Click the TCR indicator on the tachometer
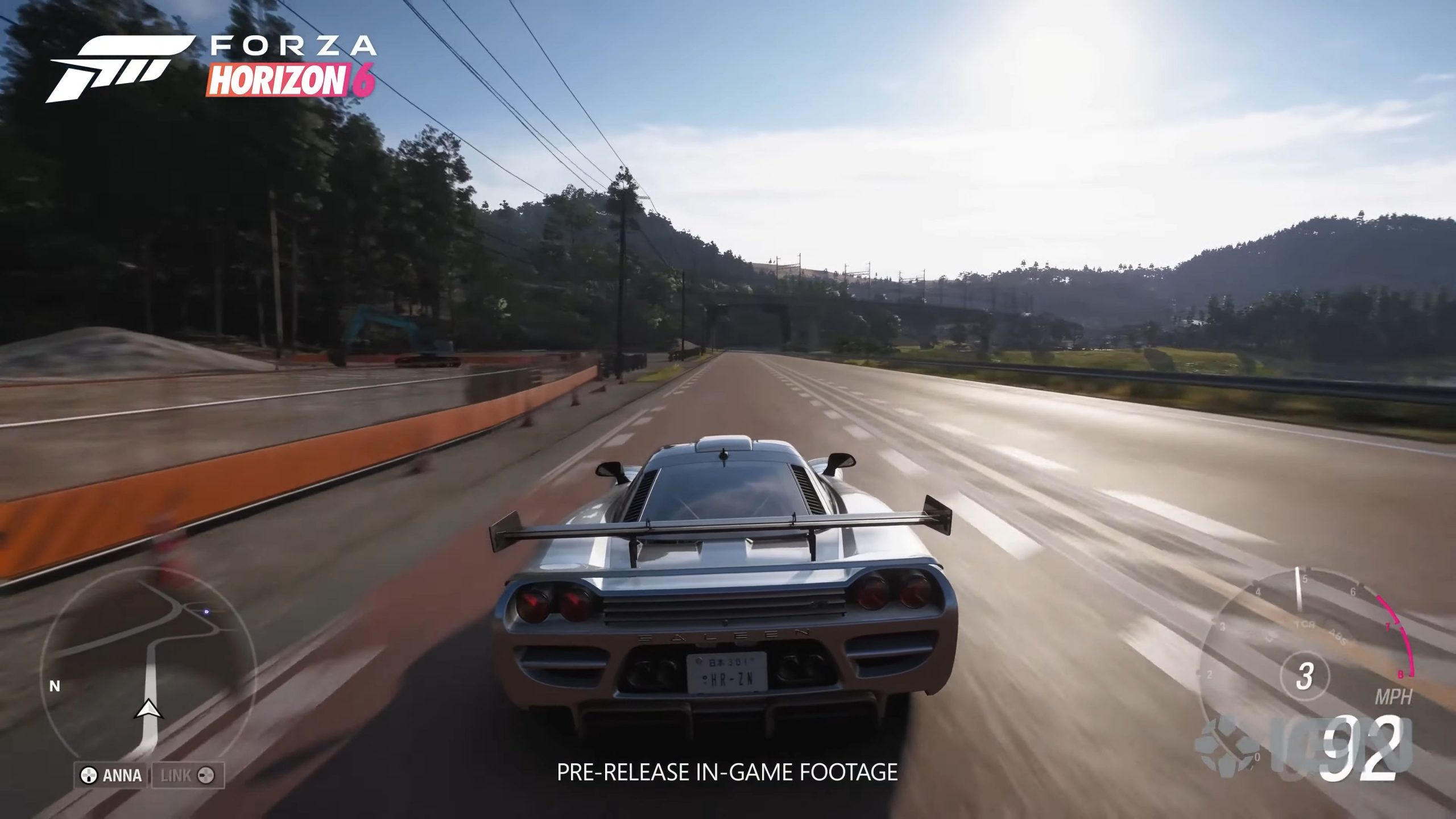Image resolution: width=1456 pixels, height=819 pixels. pos(1305,624)
